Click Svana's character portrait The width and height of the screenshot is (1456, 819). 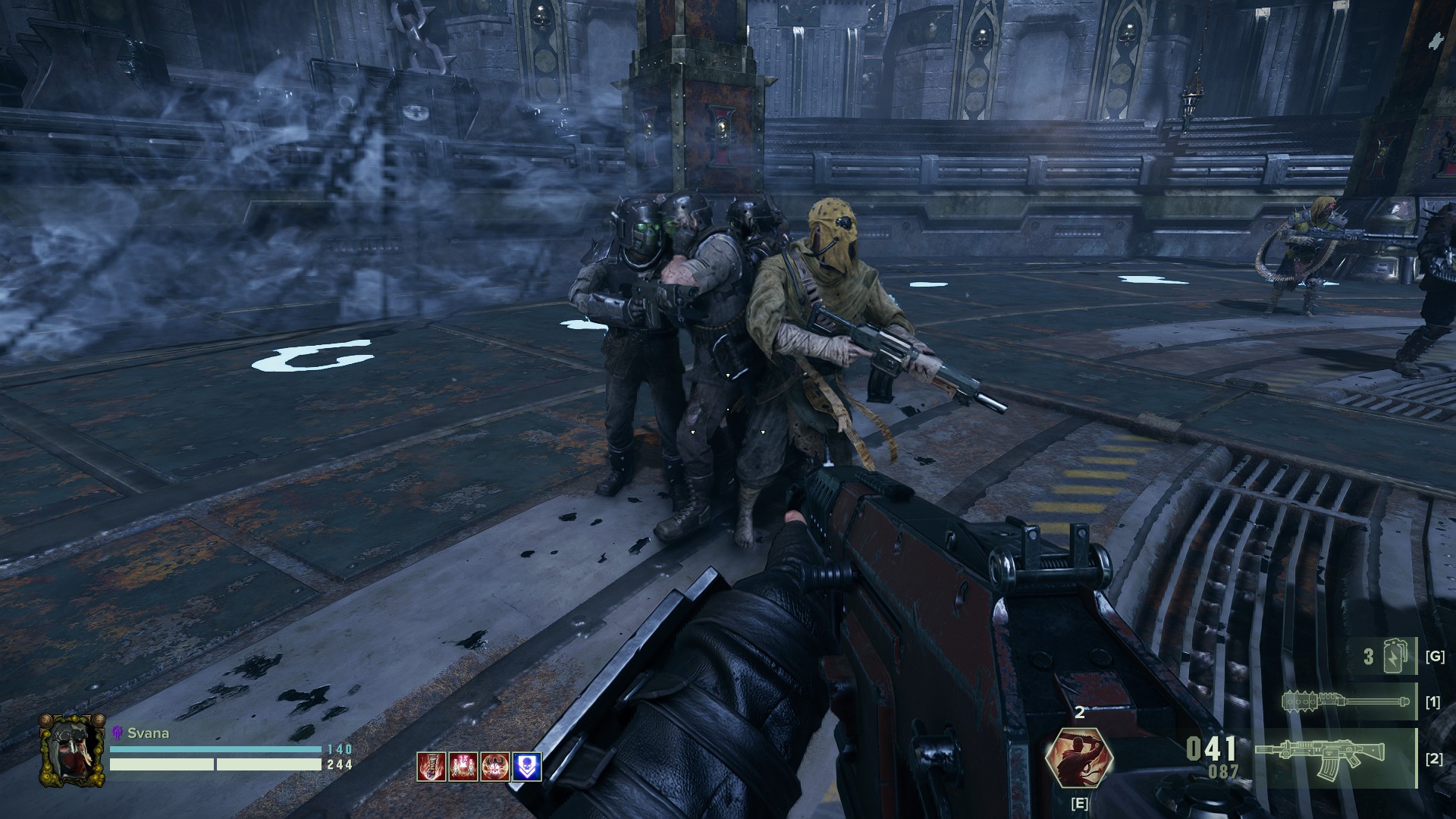[72, 750]
